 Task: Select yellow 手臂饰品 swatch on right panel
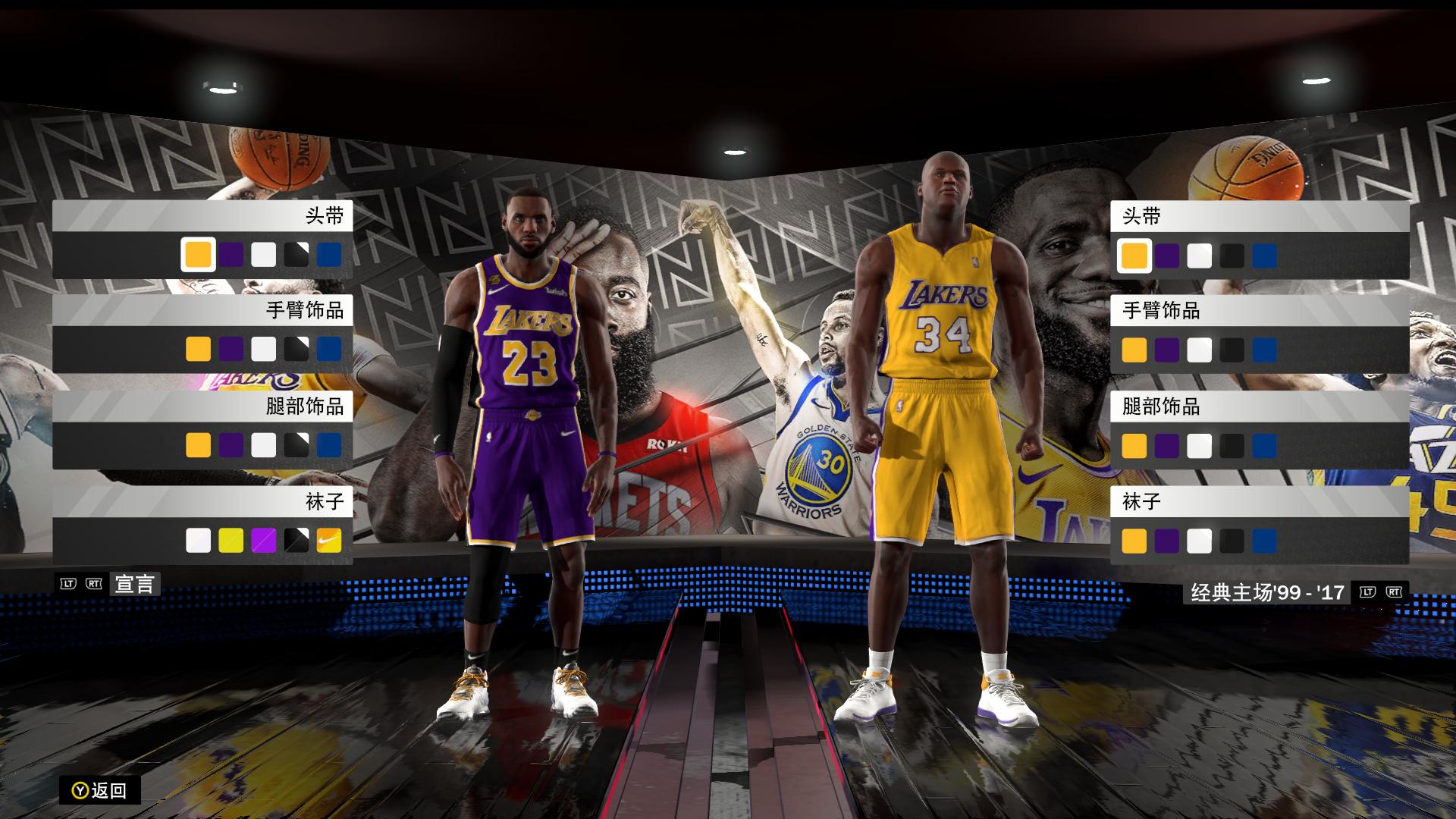[1134, 350]
